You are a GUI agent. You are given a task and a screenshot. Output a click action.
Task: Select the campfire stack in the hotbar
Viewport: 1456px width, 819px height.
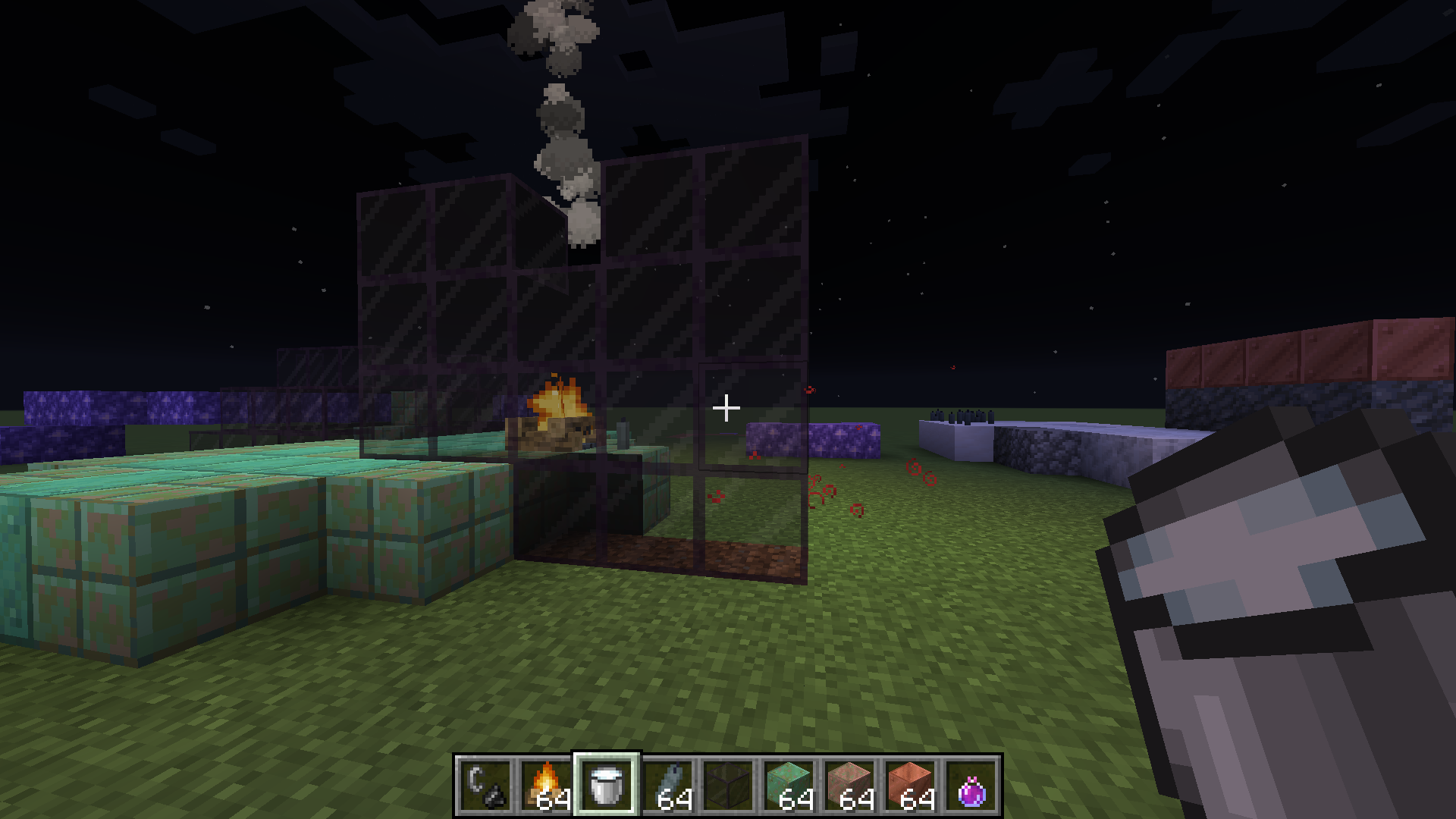[546, 786]
